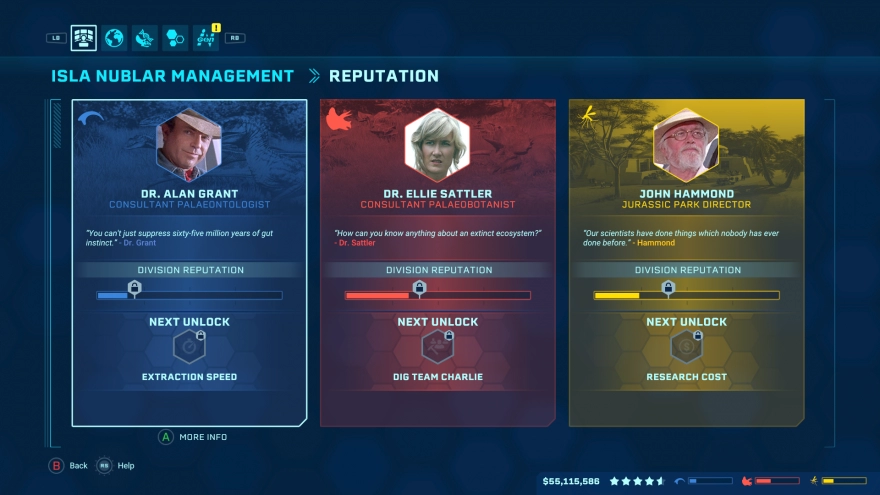Choose the Dr. Ellie Sattler reputation card

[438, 262]
